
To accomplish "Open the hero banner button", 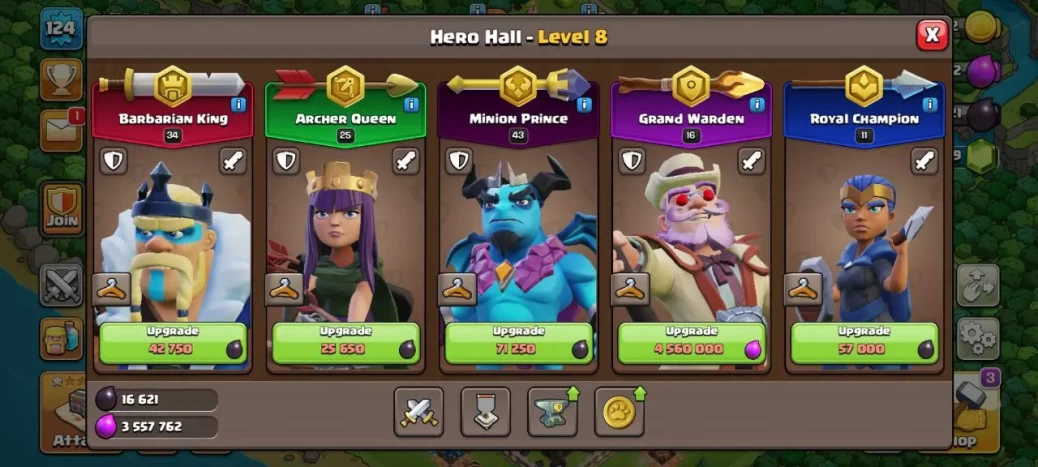I will tap(485, 412).
